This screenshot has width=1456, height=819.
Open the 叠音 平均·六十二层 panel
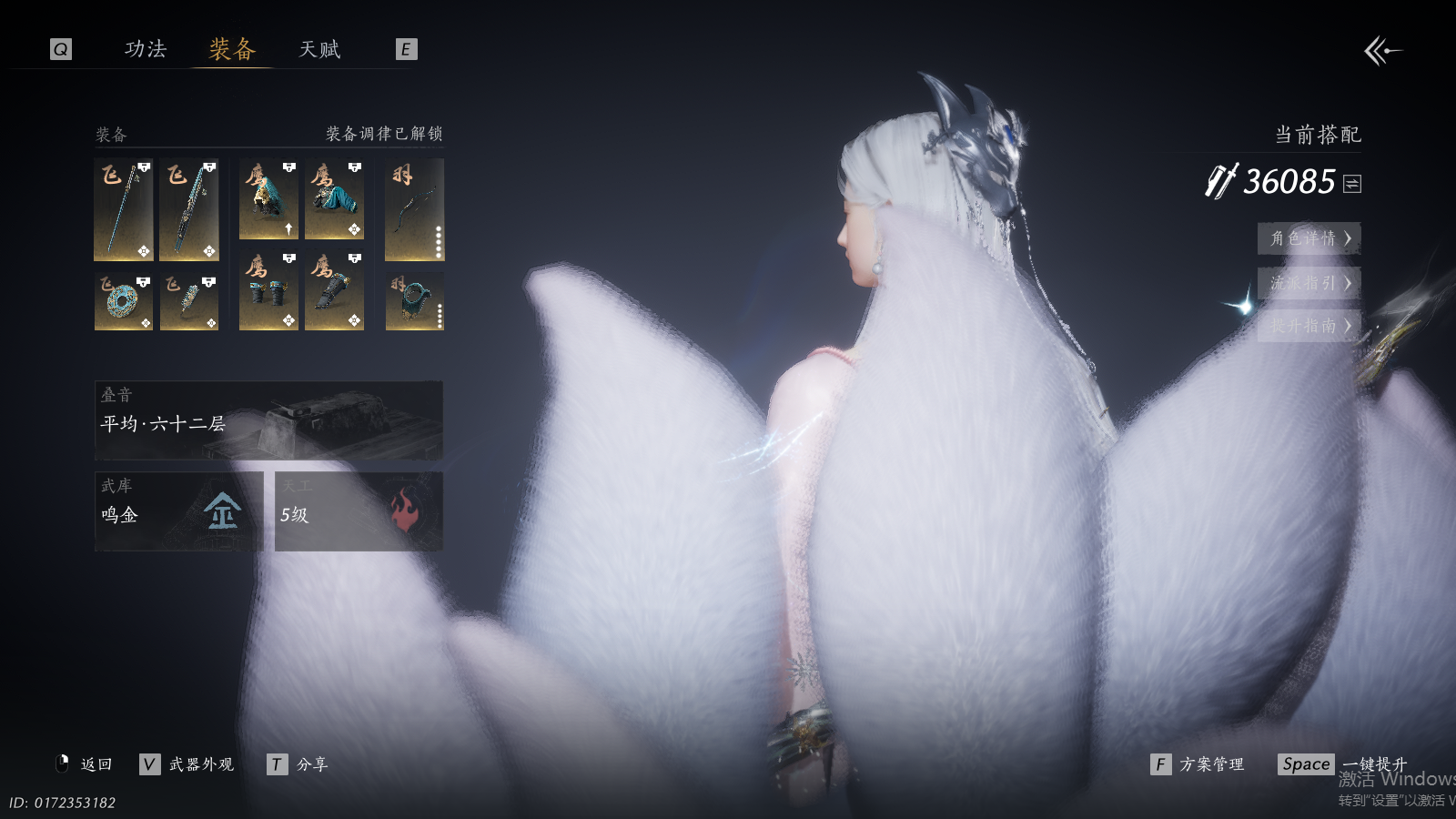point(268,420)
